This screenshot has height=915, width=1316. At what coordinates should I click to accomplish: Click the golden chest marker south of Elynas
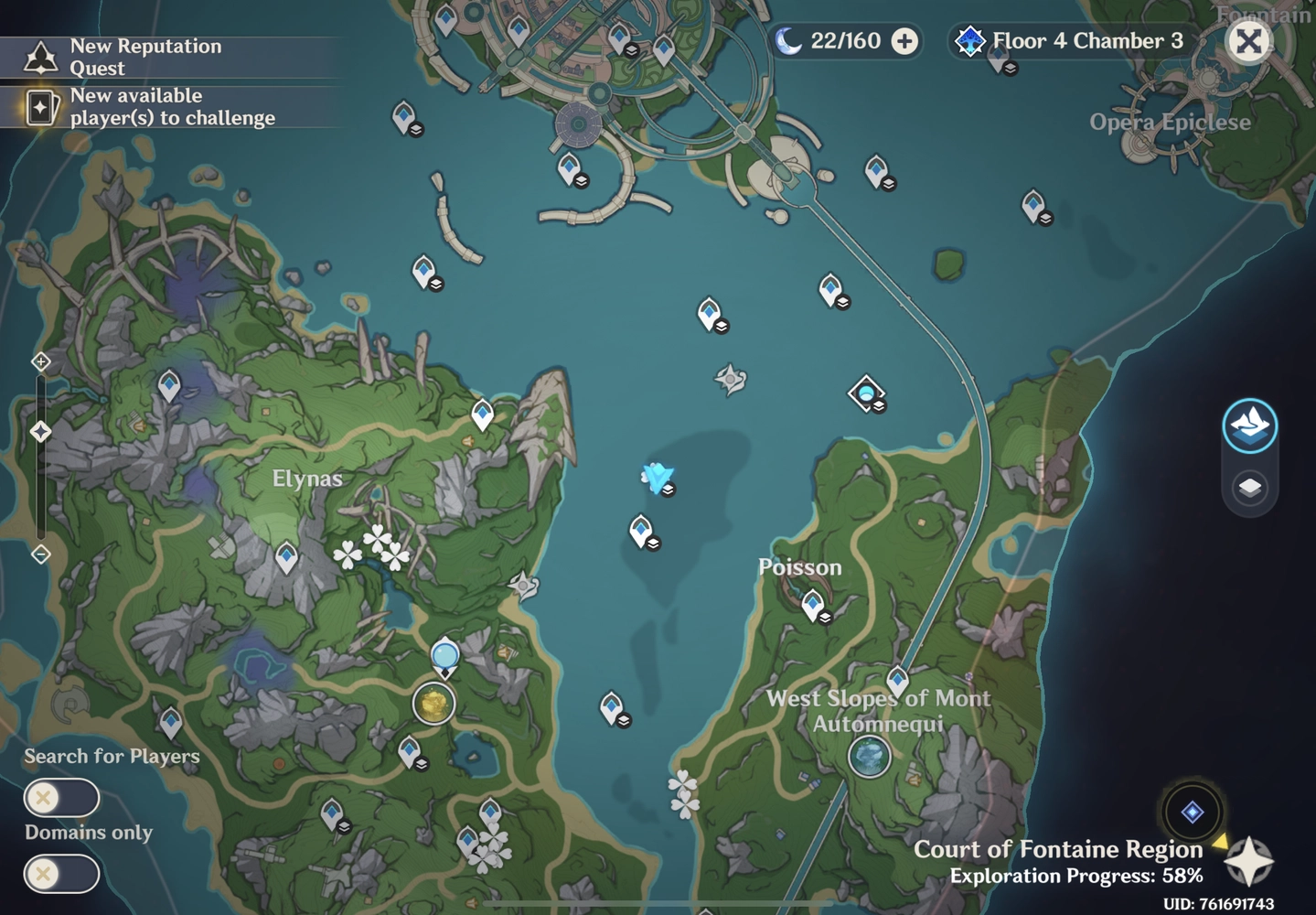tap(433, 705)
